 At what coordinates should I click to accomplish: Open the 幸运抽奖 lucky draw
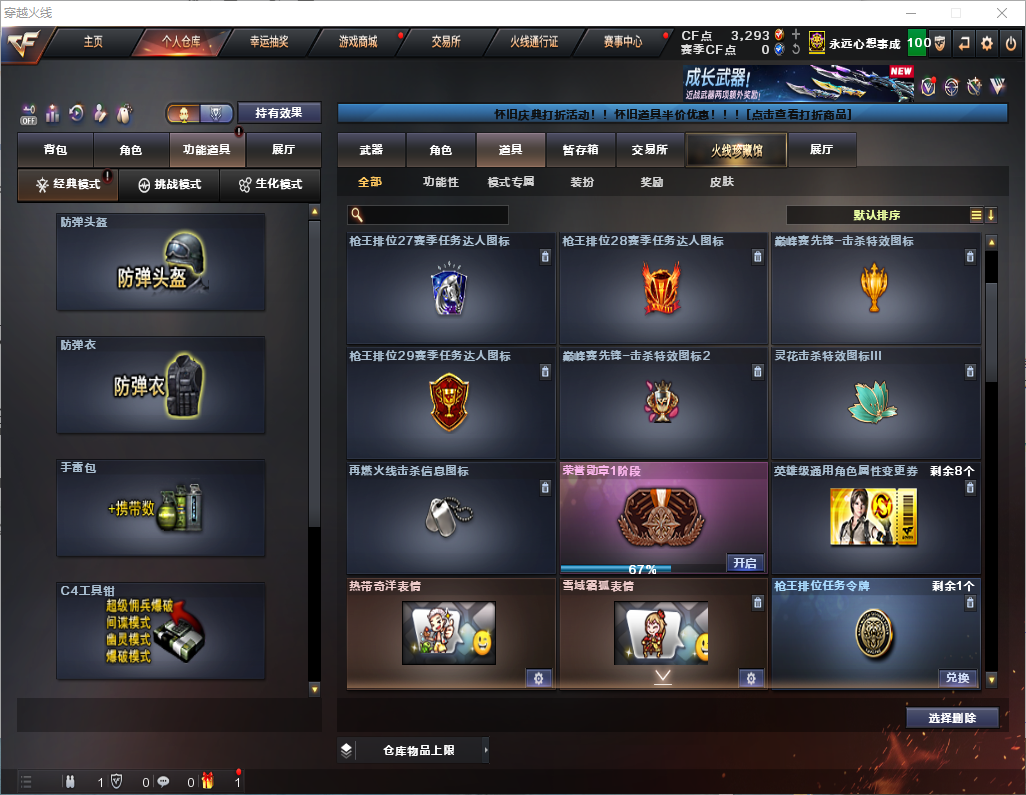click(269, 42)
